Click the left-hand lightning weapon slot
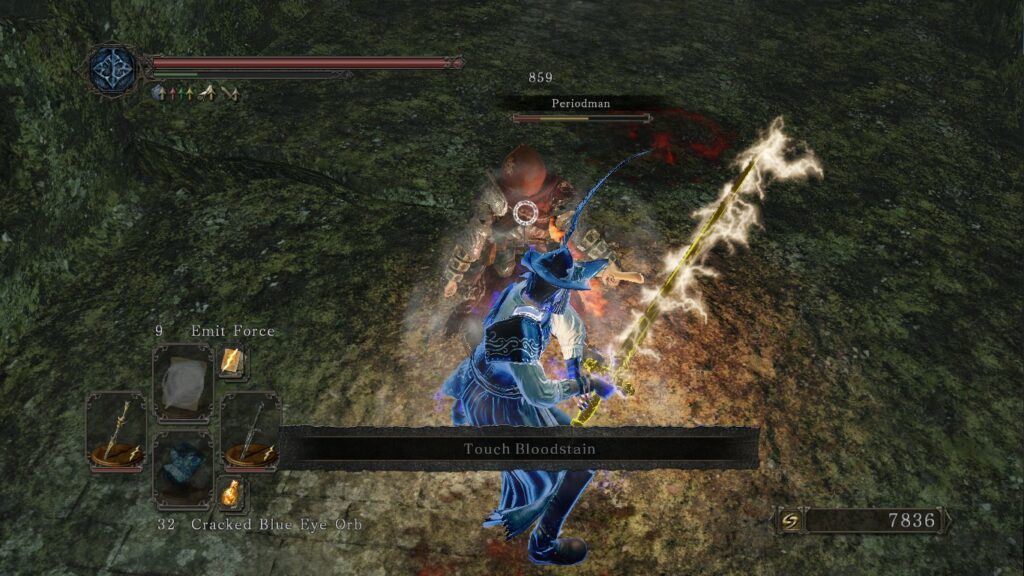 coord(115,431)
